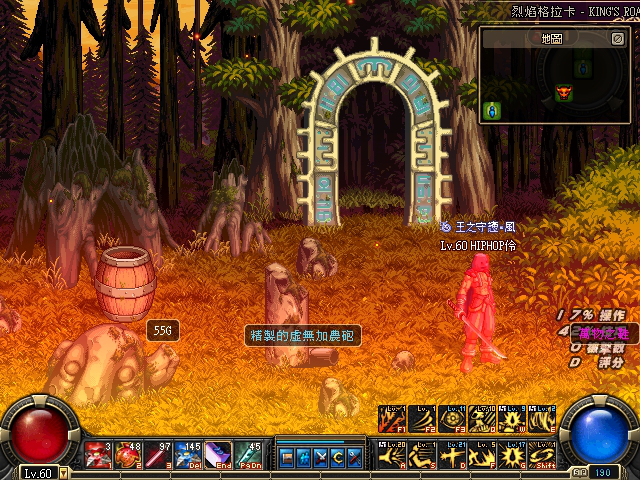Use the purple item in the End slot

coord(218,454)
